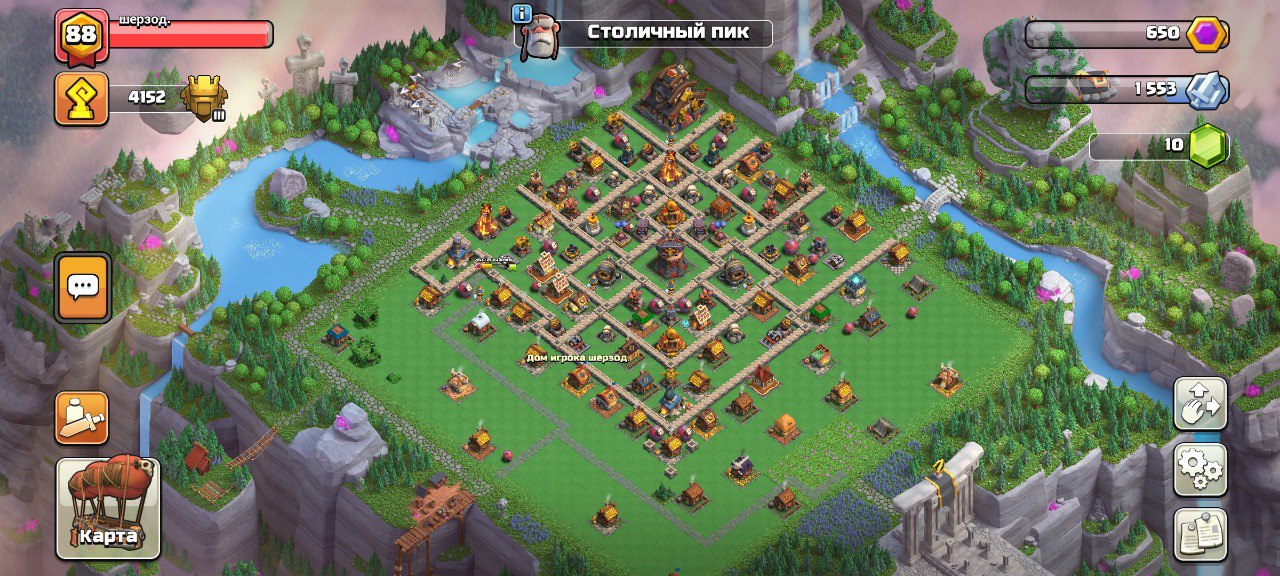The width and height of the screenshot is (1280, 576).
Task: Select the orange trophy icon
Action: (82, 98)
